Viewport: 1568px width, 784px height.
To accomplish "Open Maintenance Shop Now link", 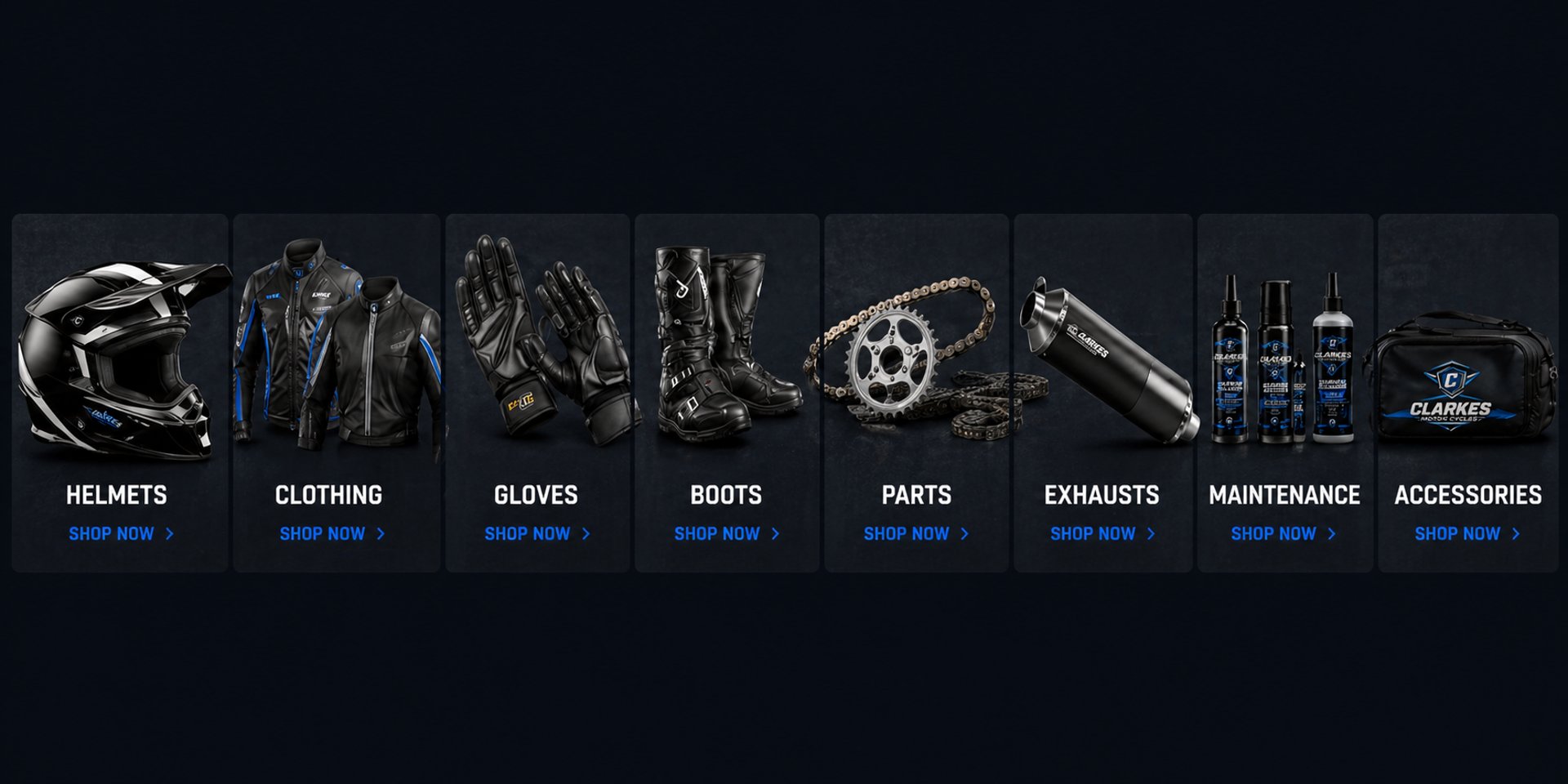I will coord(1282,534).
